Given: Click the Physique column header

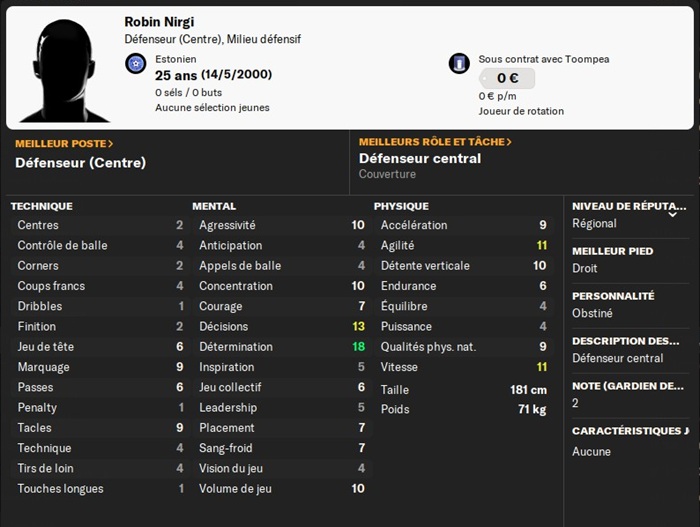Looking at the screenshot, I should point(401,206).
